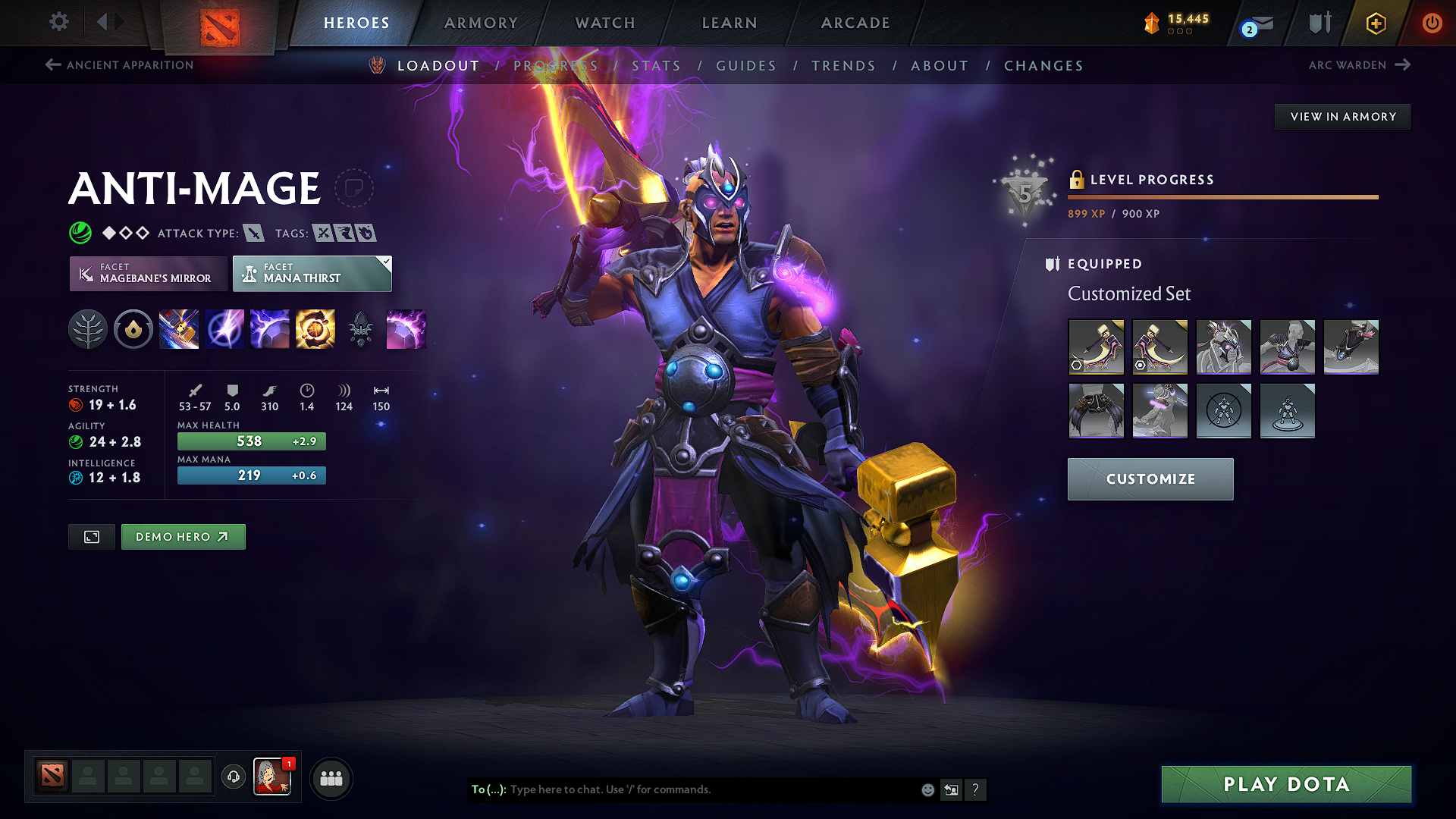Open the party finder people icon bottom left
This screenshot has width=1456, height=819.
click(331, 777)
